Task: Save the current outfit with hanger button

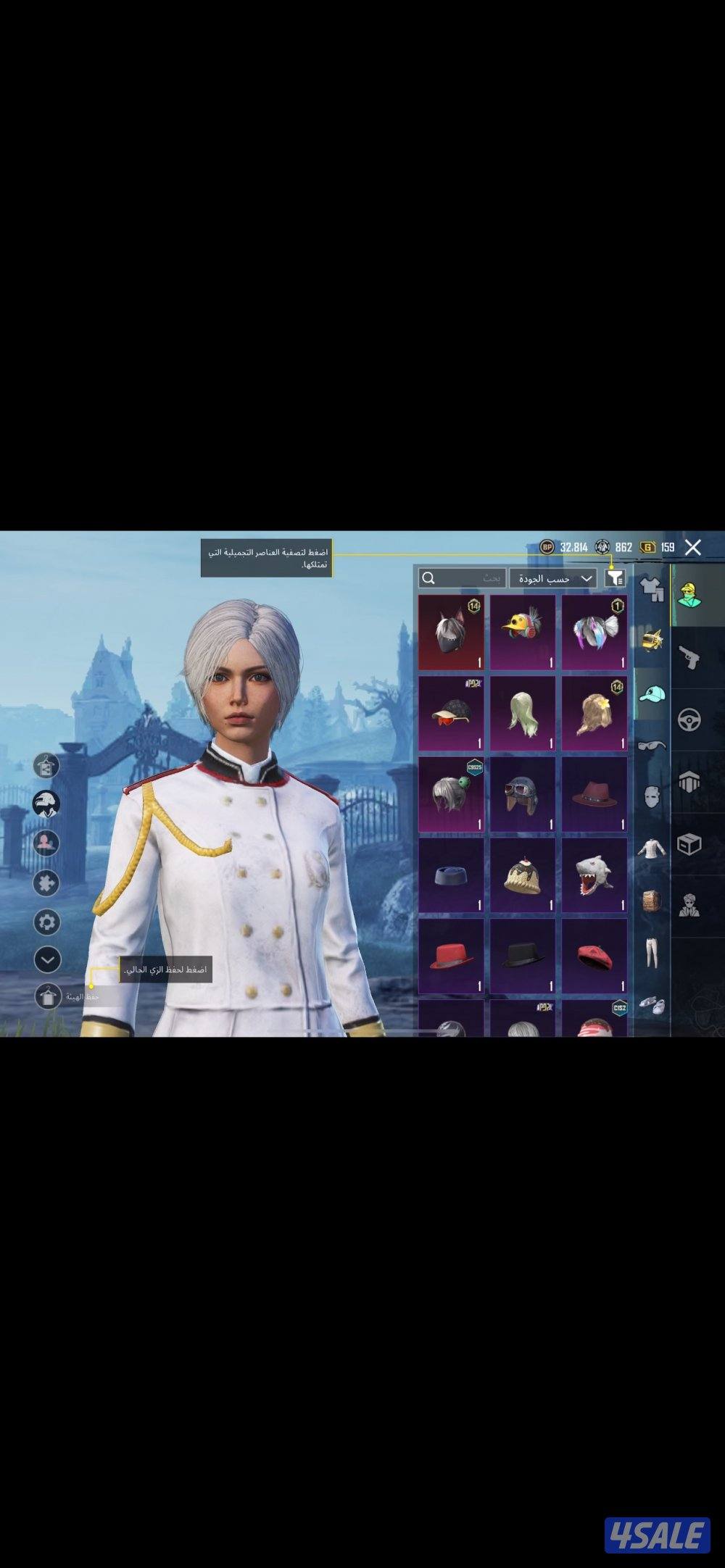Action: [x=48, y=996]
